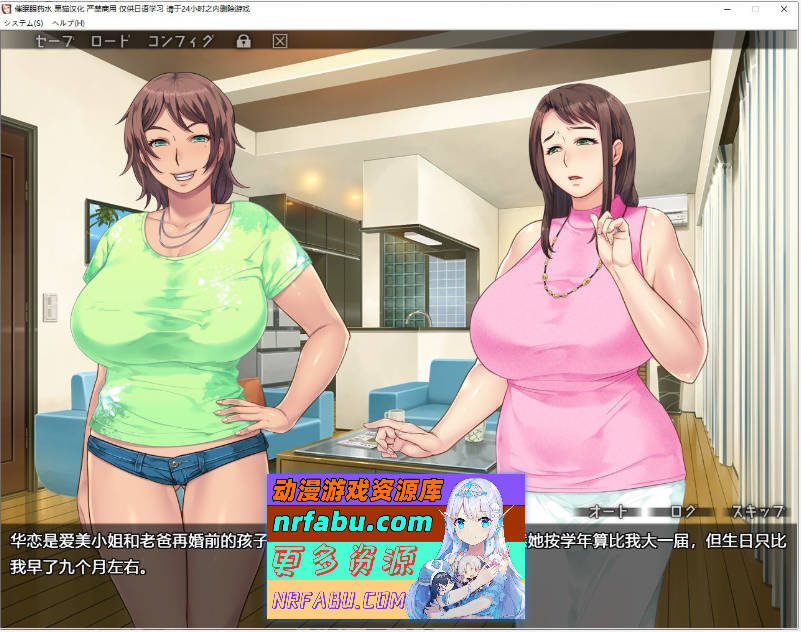The image size is (801, 632).
Task: Enable オート (Auto) text advance
Action: click(x=607, y=511)
